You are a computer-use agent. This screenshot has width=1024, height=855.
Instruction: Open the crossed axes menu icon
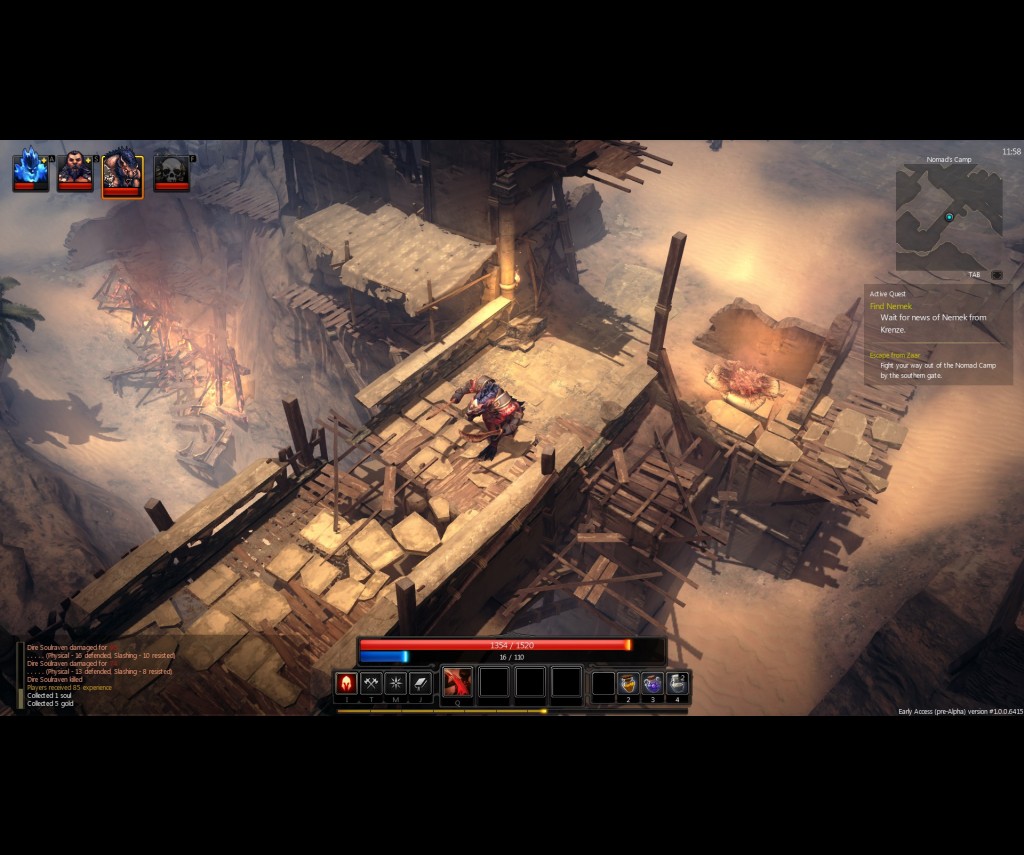[371, 683]
